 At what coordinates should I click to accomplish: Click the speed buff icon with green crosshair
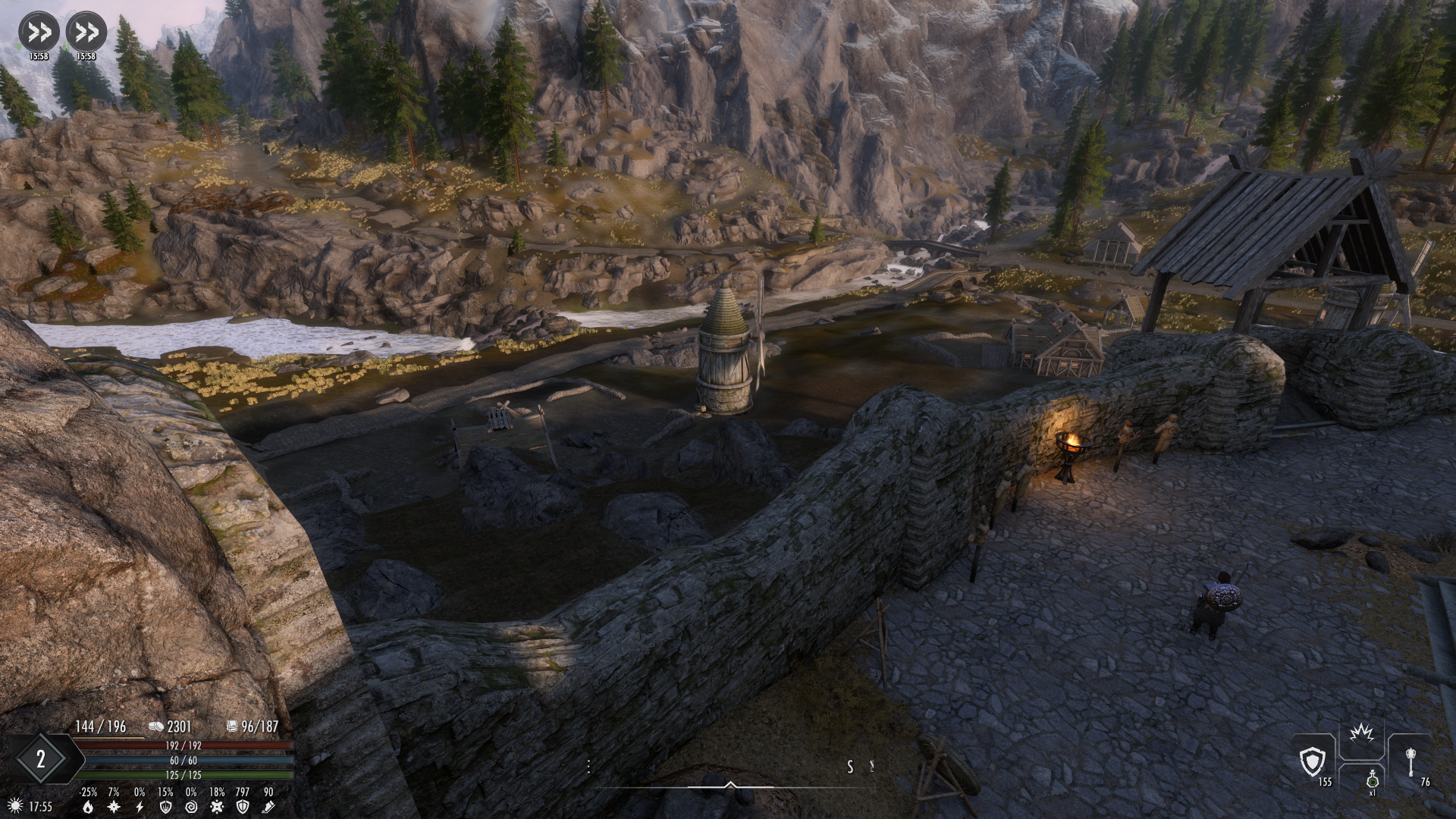coord(86,32)
